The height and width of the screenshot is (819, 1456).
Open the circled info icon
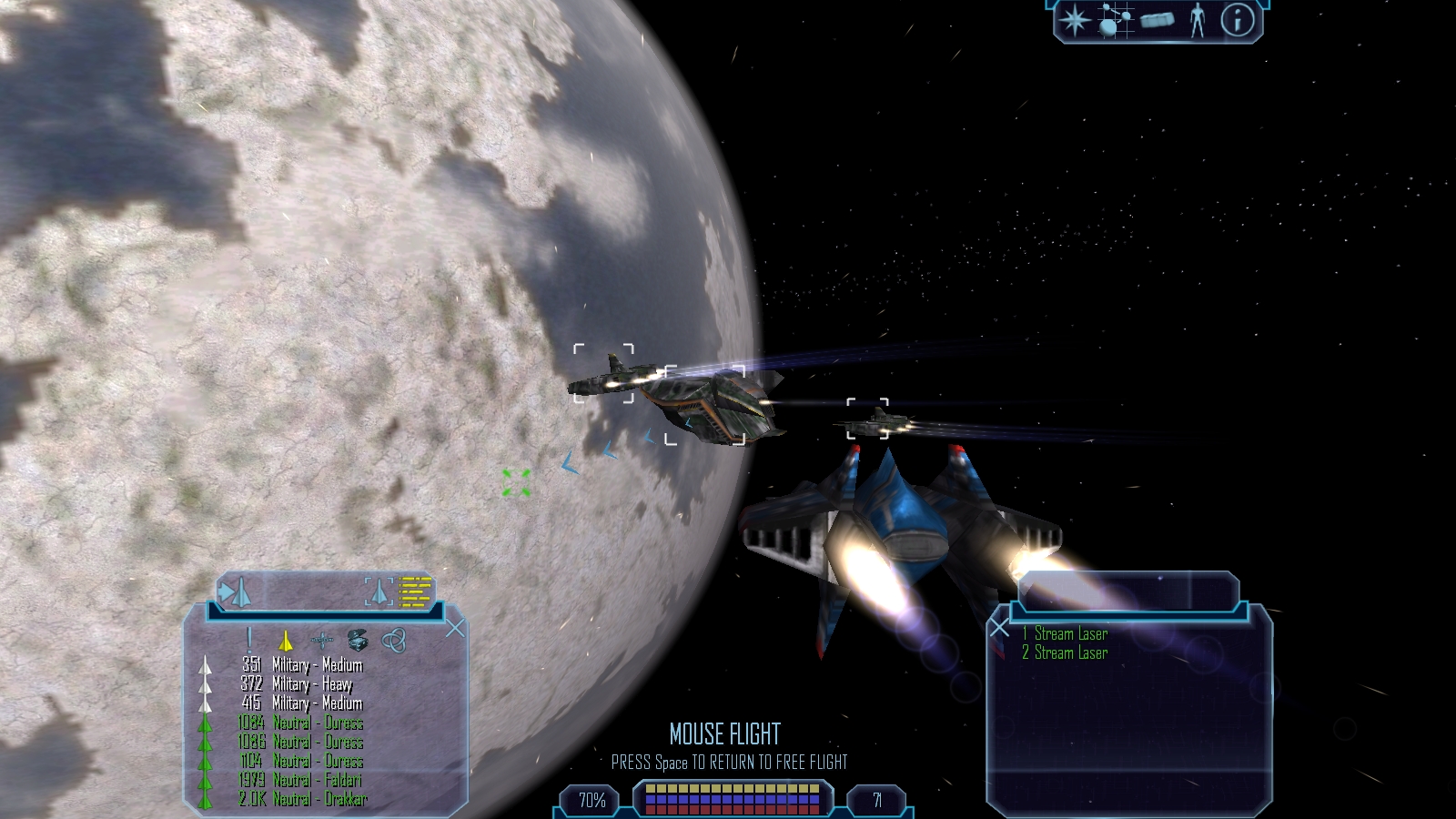click(x=1236, y=21)
